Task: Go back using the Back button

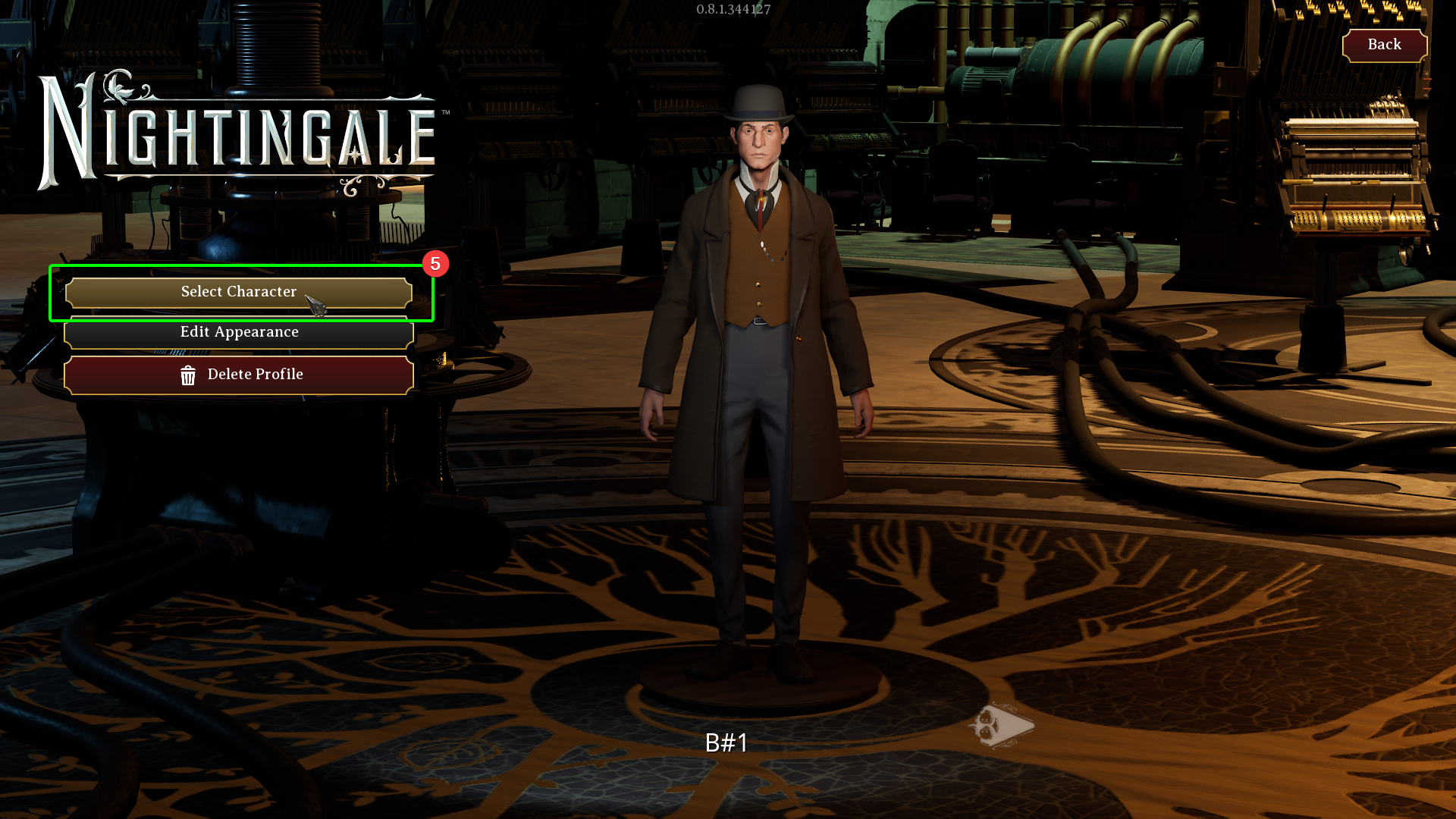Action: click(x=1384, y=45)
